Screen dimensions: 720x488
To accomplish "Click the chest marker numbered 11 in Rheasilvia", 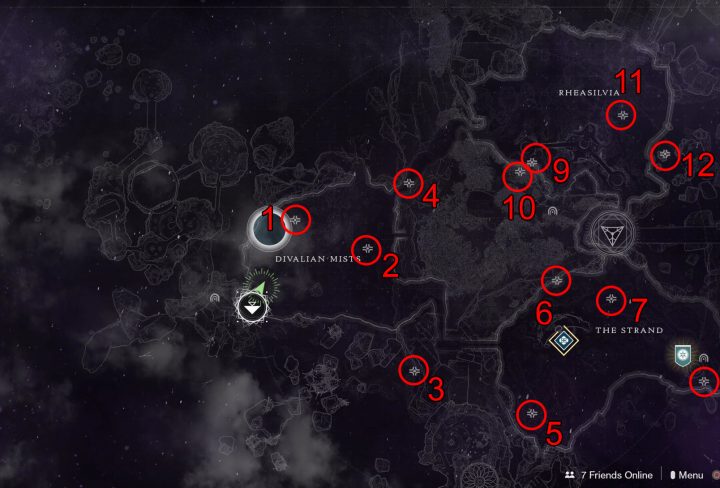I will point(622,116).
